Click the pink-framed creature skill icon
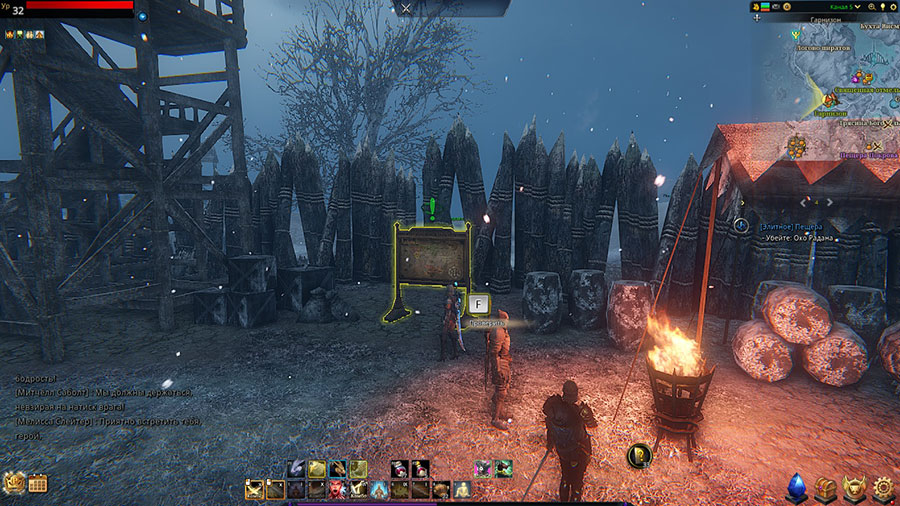The height and width of the screenshot is (506, 900). (483, 469)
